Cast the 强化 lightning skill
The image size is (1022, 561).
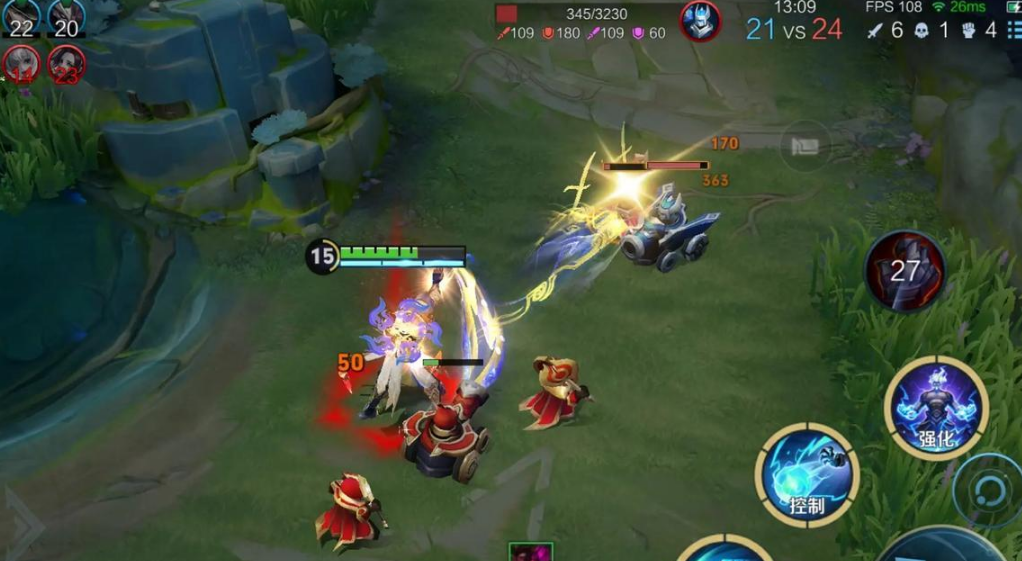[936, 408]
